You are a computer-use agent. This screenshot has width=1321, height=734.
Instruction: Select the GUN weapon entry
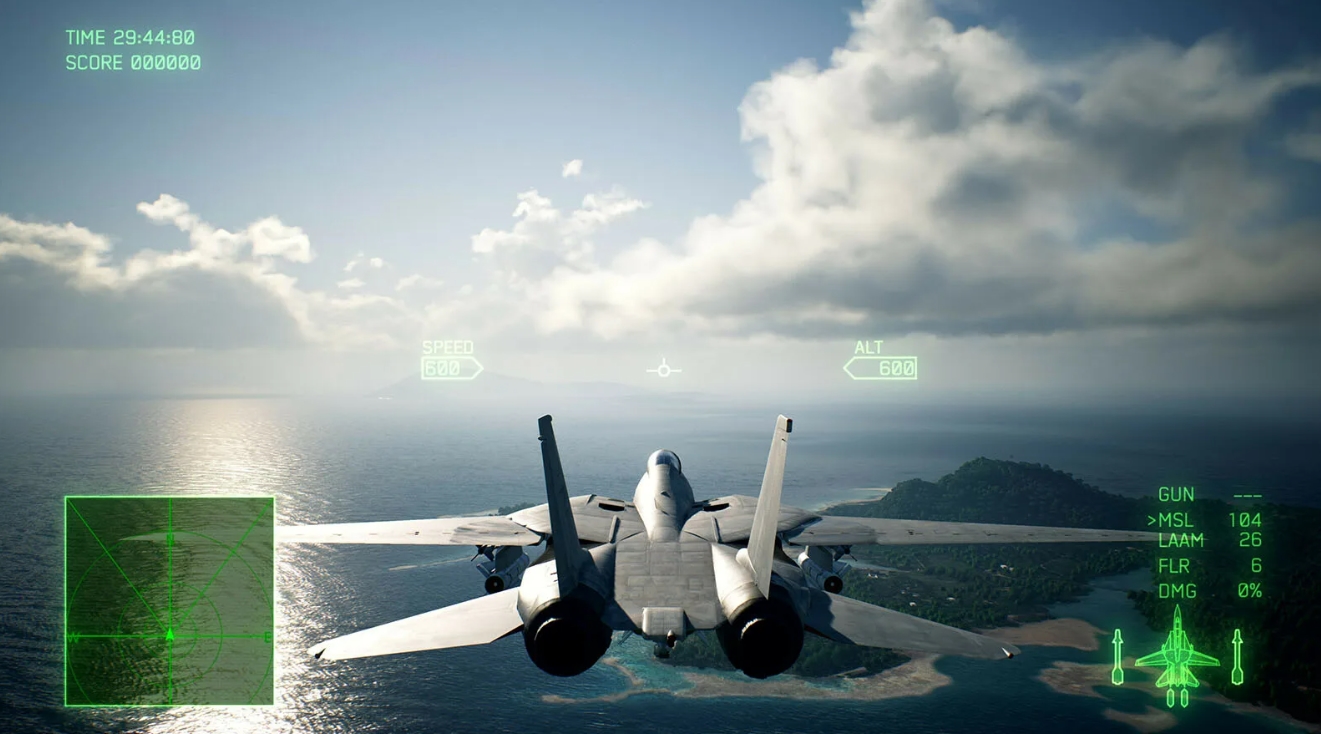pos(1175,493)
